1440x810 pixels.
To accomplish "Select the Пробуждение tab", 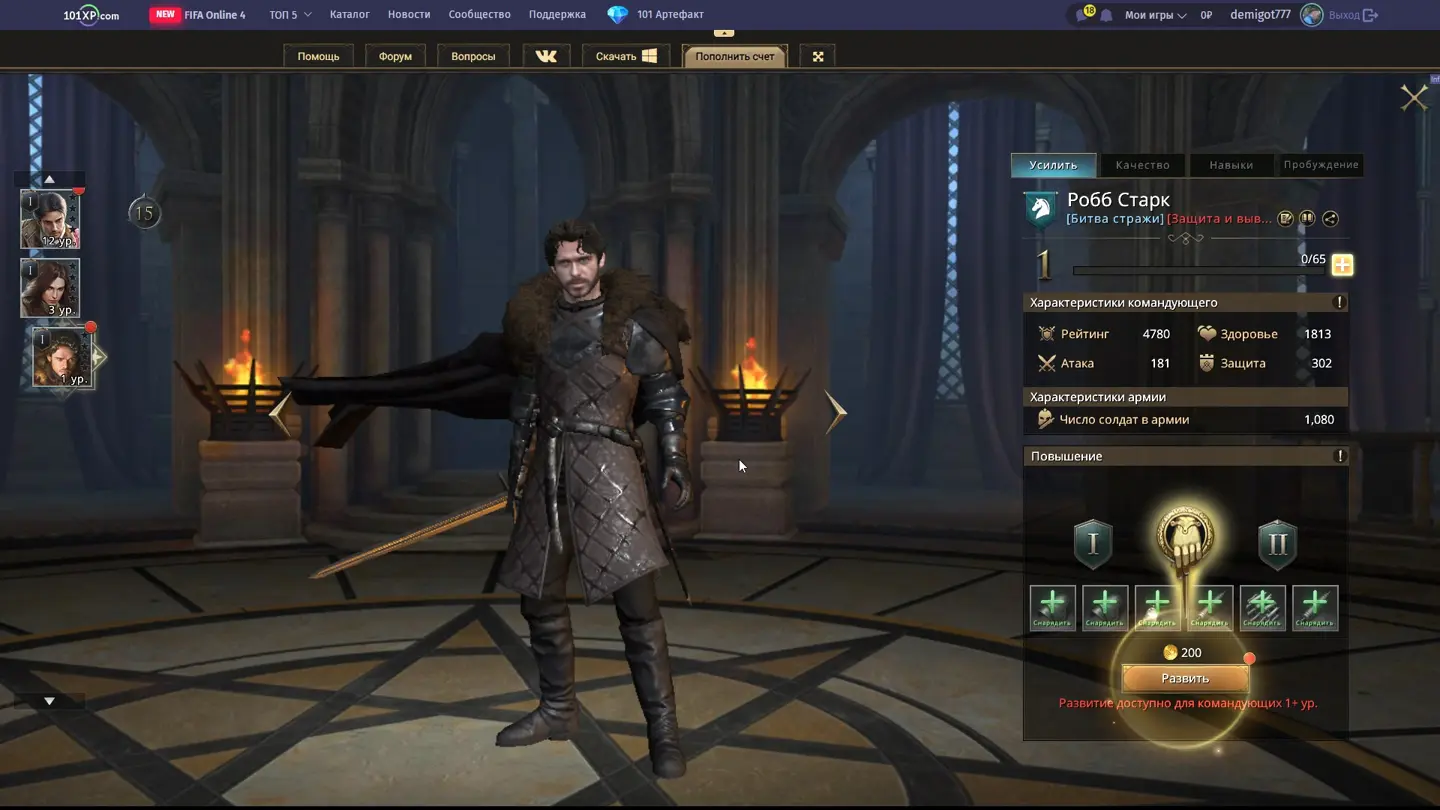I will pyautogui.click(x=1320, y=165).
